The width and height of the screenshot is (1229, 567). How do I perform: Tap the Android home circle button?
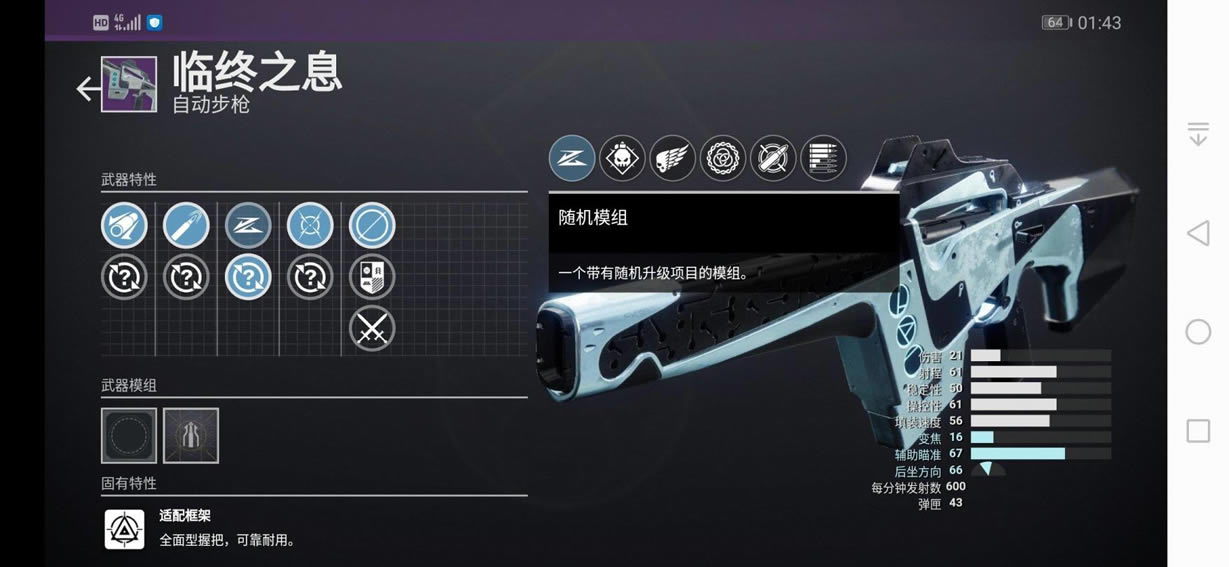click(1198, 332)
